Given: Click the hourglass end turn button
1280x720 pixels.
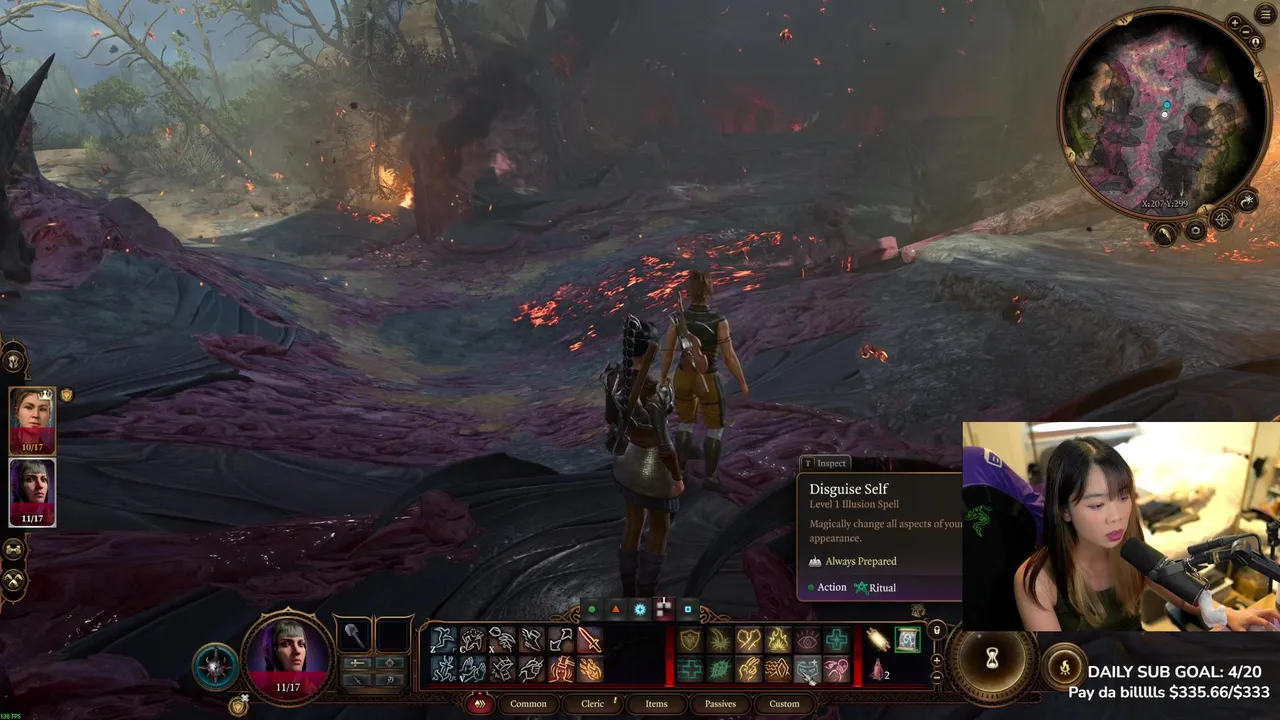Looking at the screenshot, I should (x=992, y=658).
